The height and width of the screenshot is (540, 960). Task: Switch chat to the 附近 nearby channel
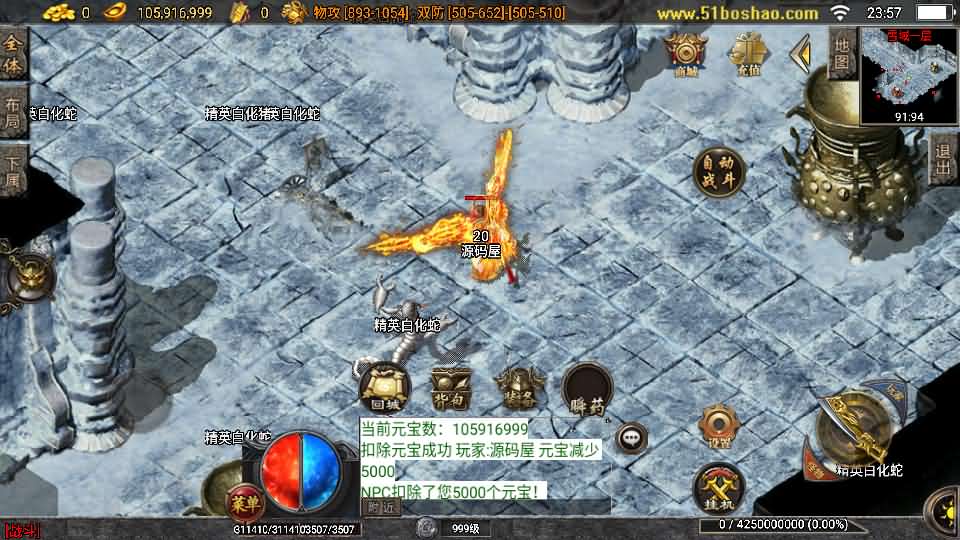(382, 507)
